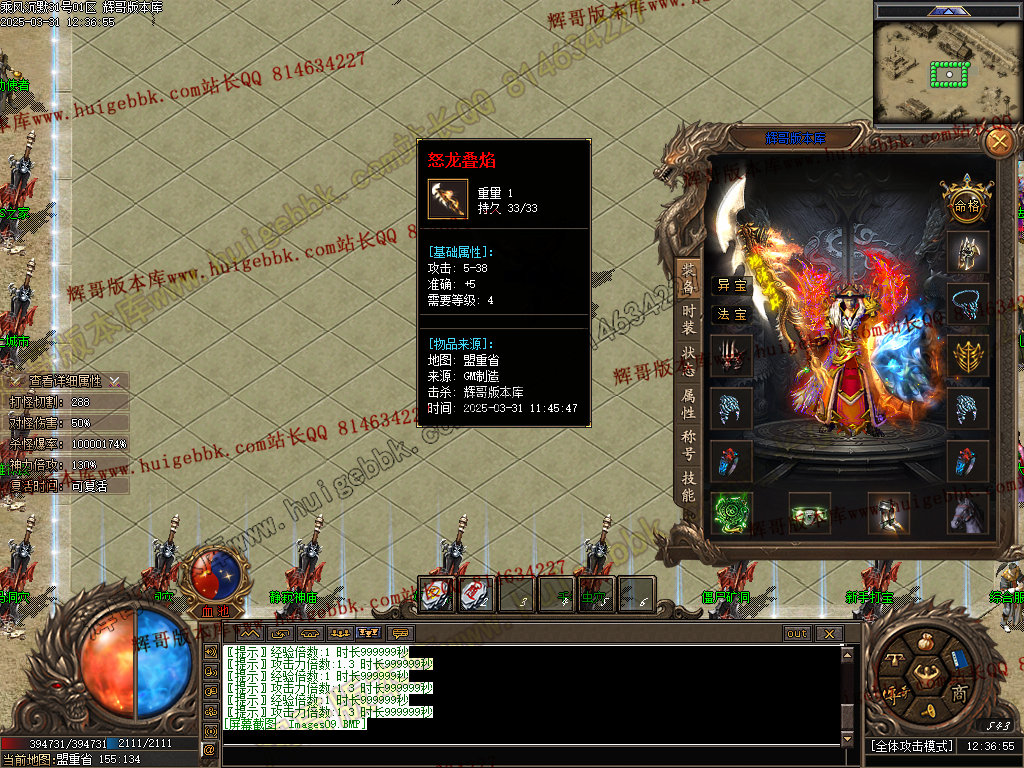Show the 属性 attributes tab
This screenshot has height=768, width=1024.
[689, 404]
